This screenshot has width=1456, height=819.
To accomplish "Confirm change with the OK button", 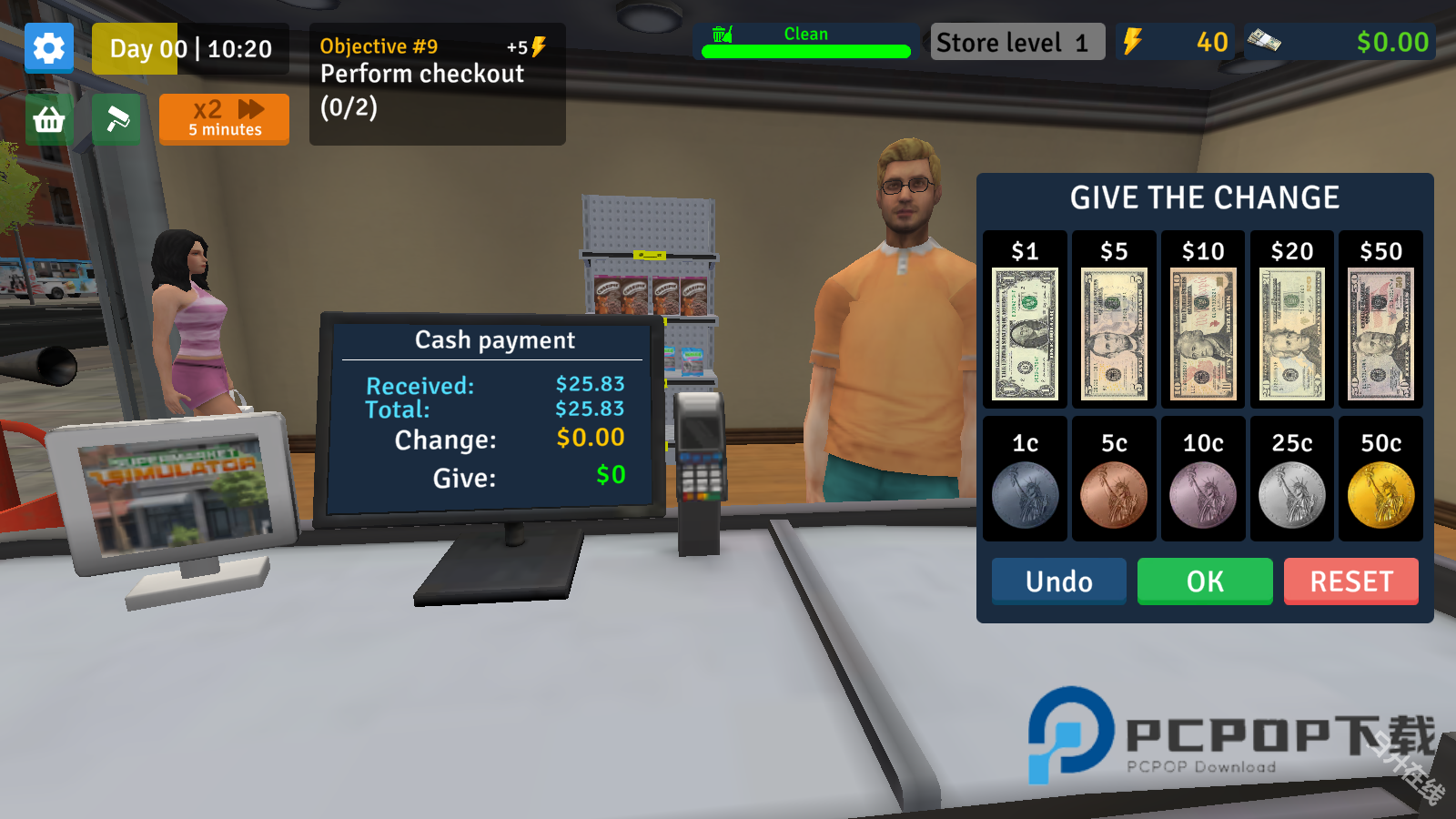I will click(x=1205, y=581).
